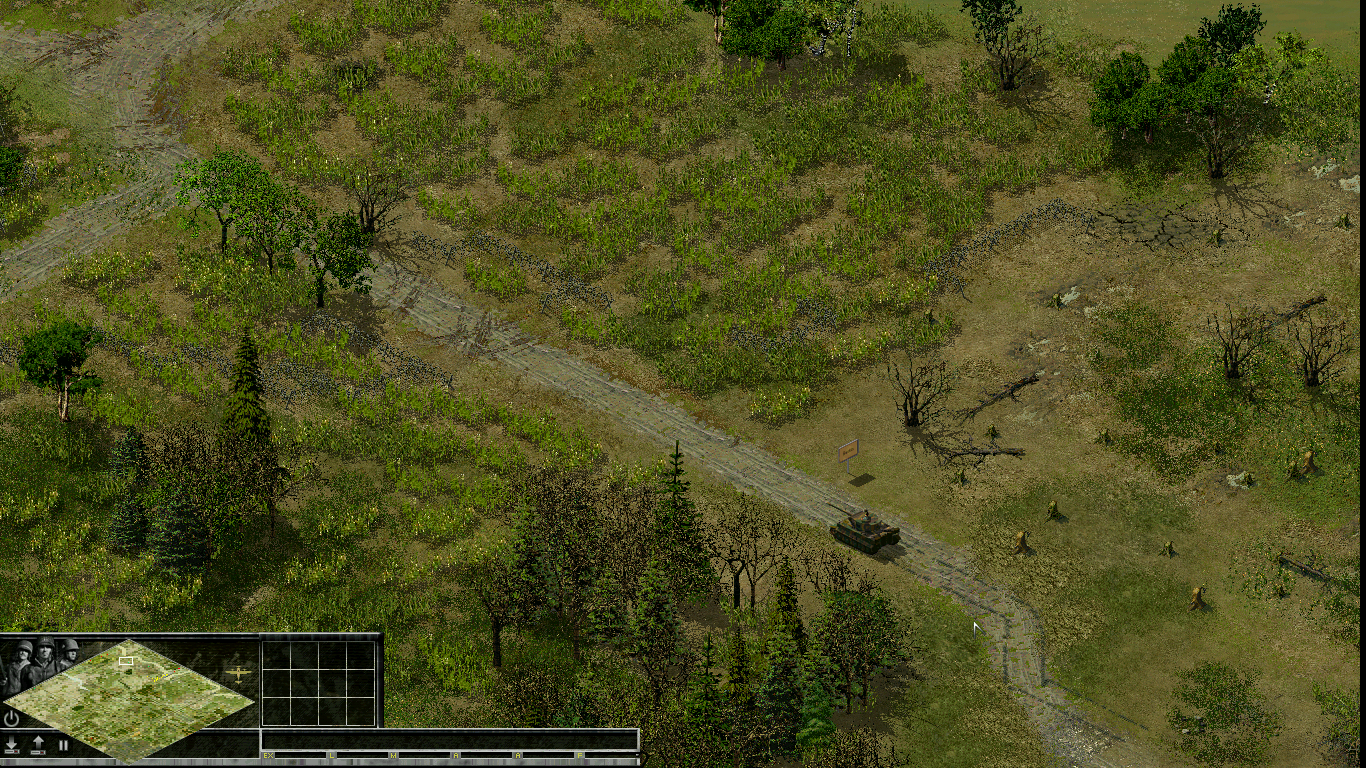The image size is (1366, 768).
Task: Click the top-left slot of the unit grid
Action: coord(277,656)
